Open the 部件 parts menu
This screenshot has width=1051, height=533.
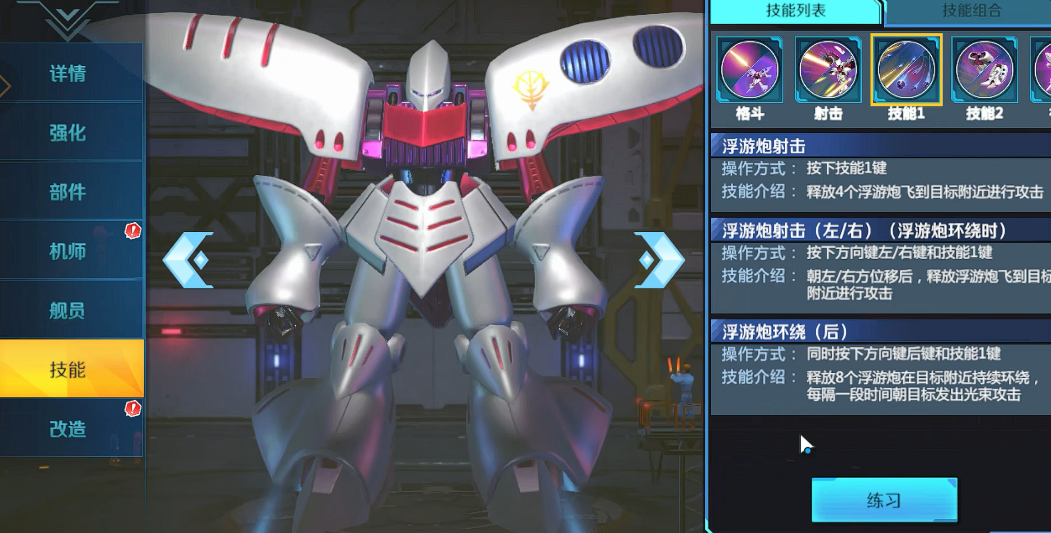(68, 192)
